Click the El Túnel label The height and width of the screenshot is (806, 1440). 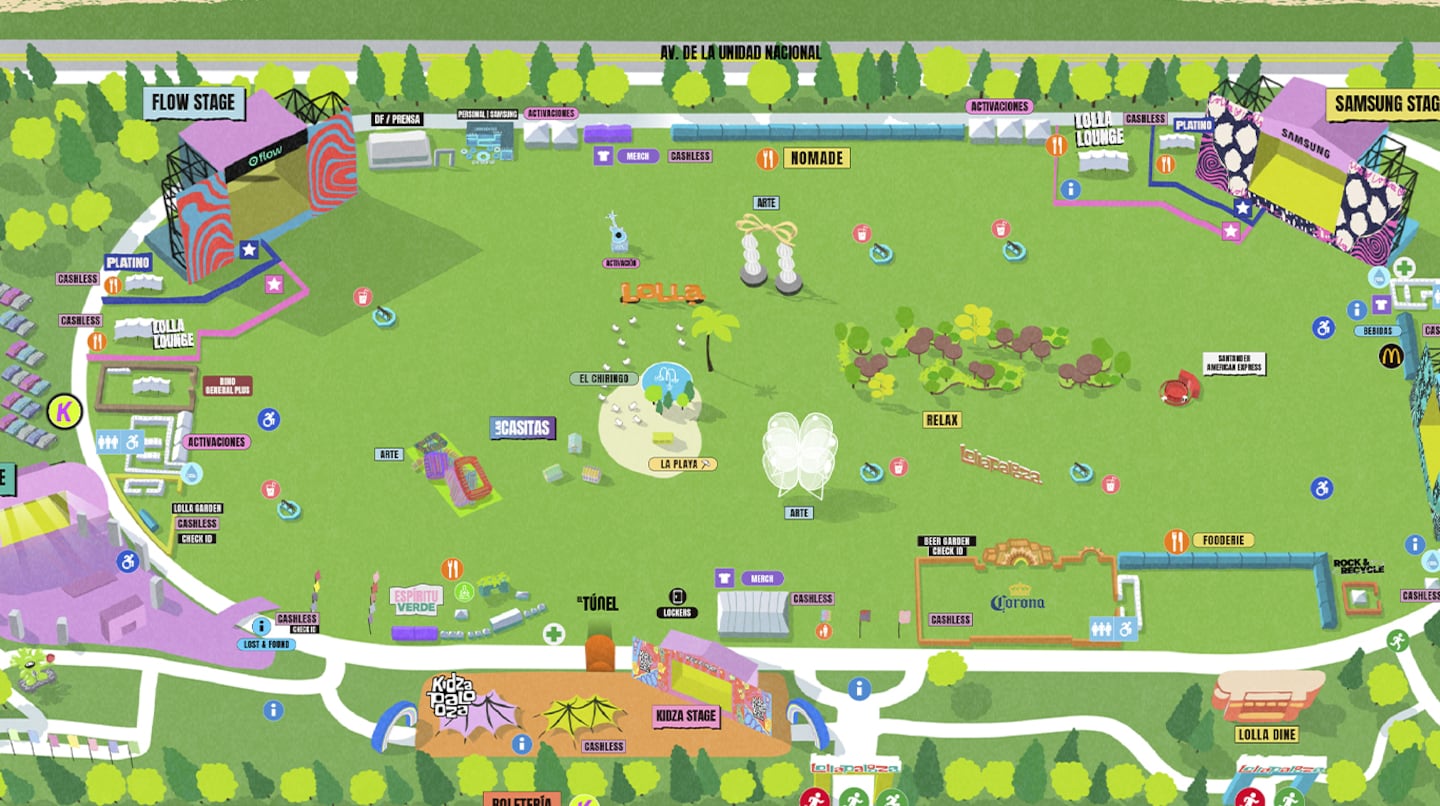click(x=598, y=603)
